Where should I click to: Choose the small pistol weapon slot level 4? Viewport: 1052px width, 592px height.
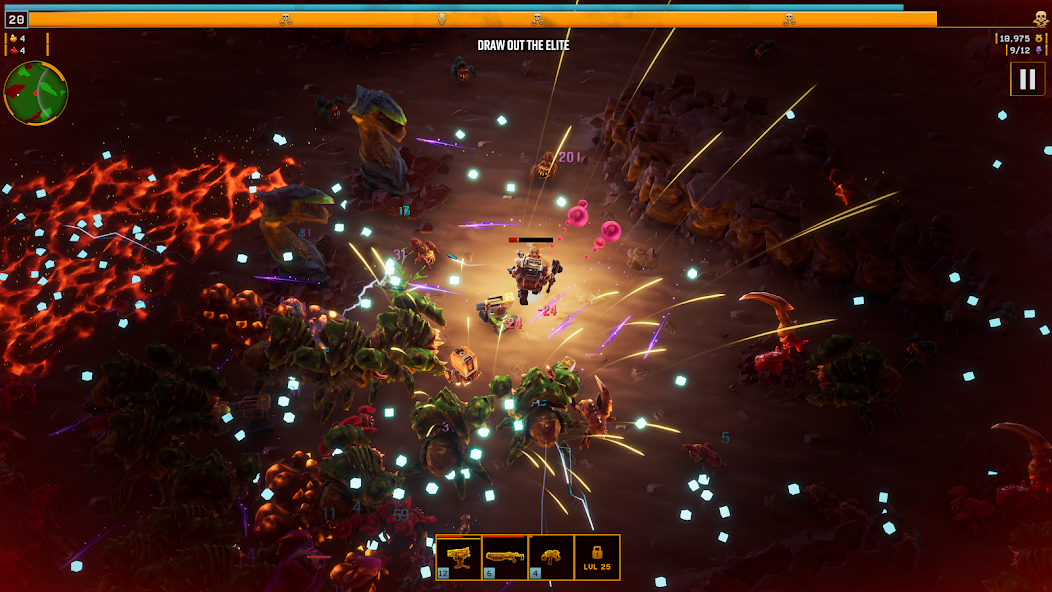point(551,557)
